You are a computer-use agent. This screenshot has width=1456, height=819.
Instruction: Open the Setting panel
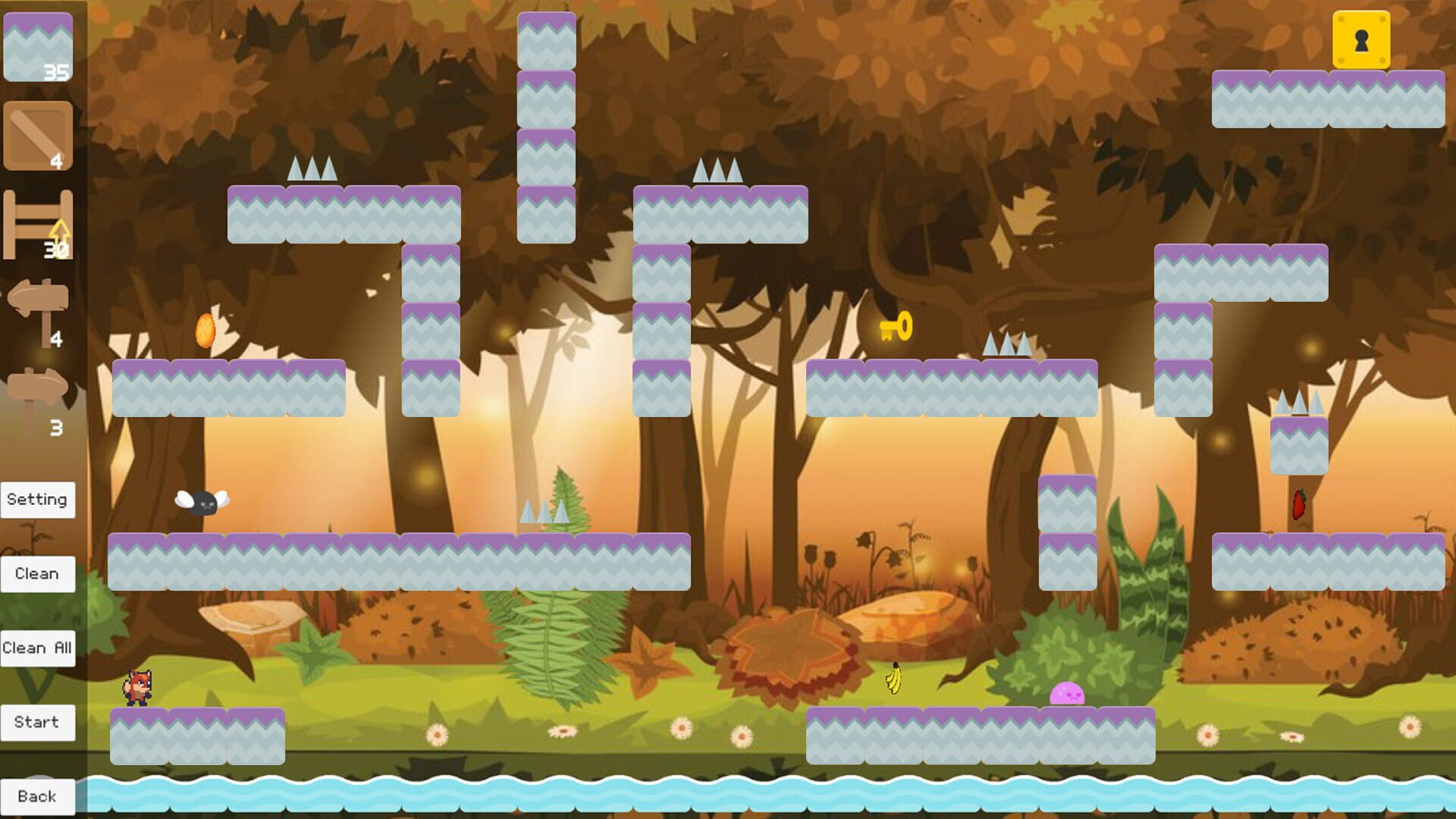(x=38, y=499)
